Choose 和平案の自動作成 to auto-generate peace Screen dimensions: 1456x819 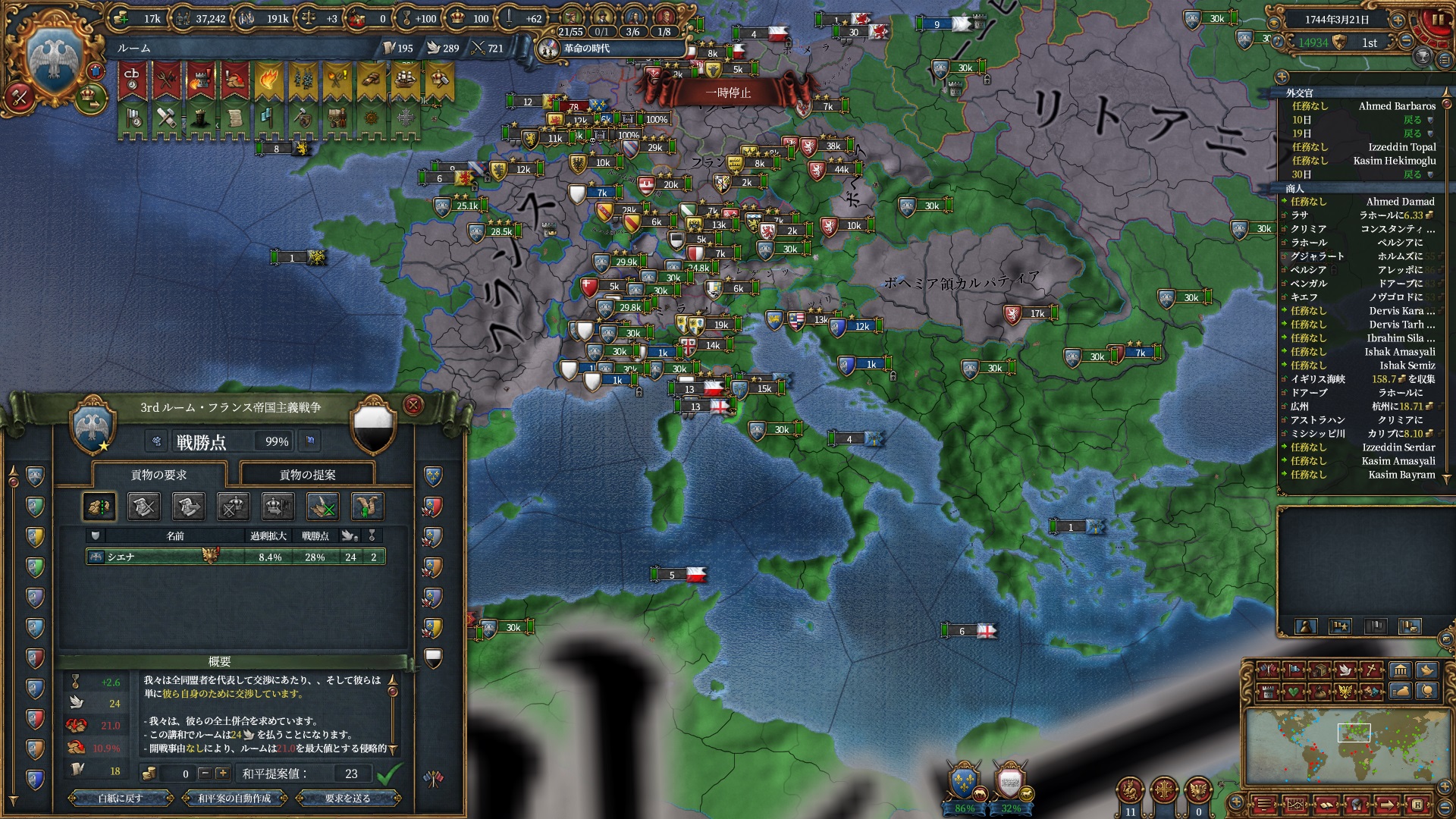click(234, 798)
